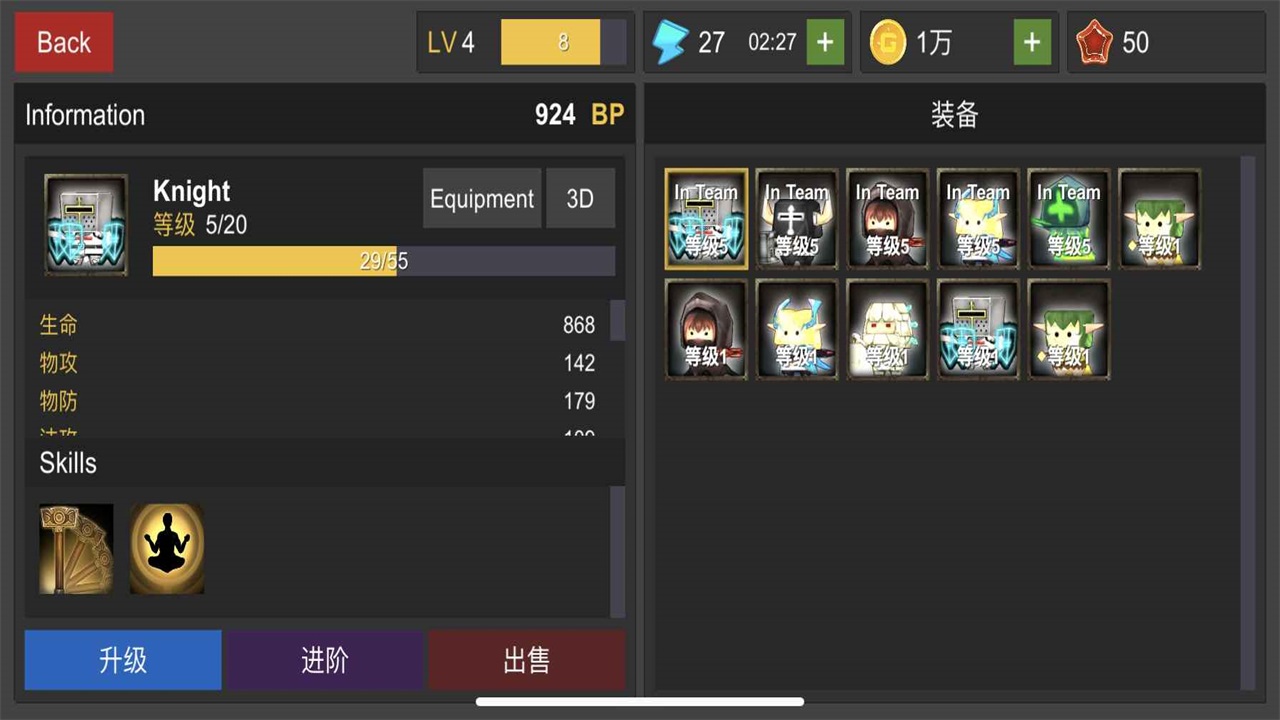The height and width of the screenshot is (720, 1280).
Task: Select the highlighted In Team knight level 5 card
Action: pyautogui.click(x=706, y=218)
